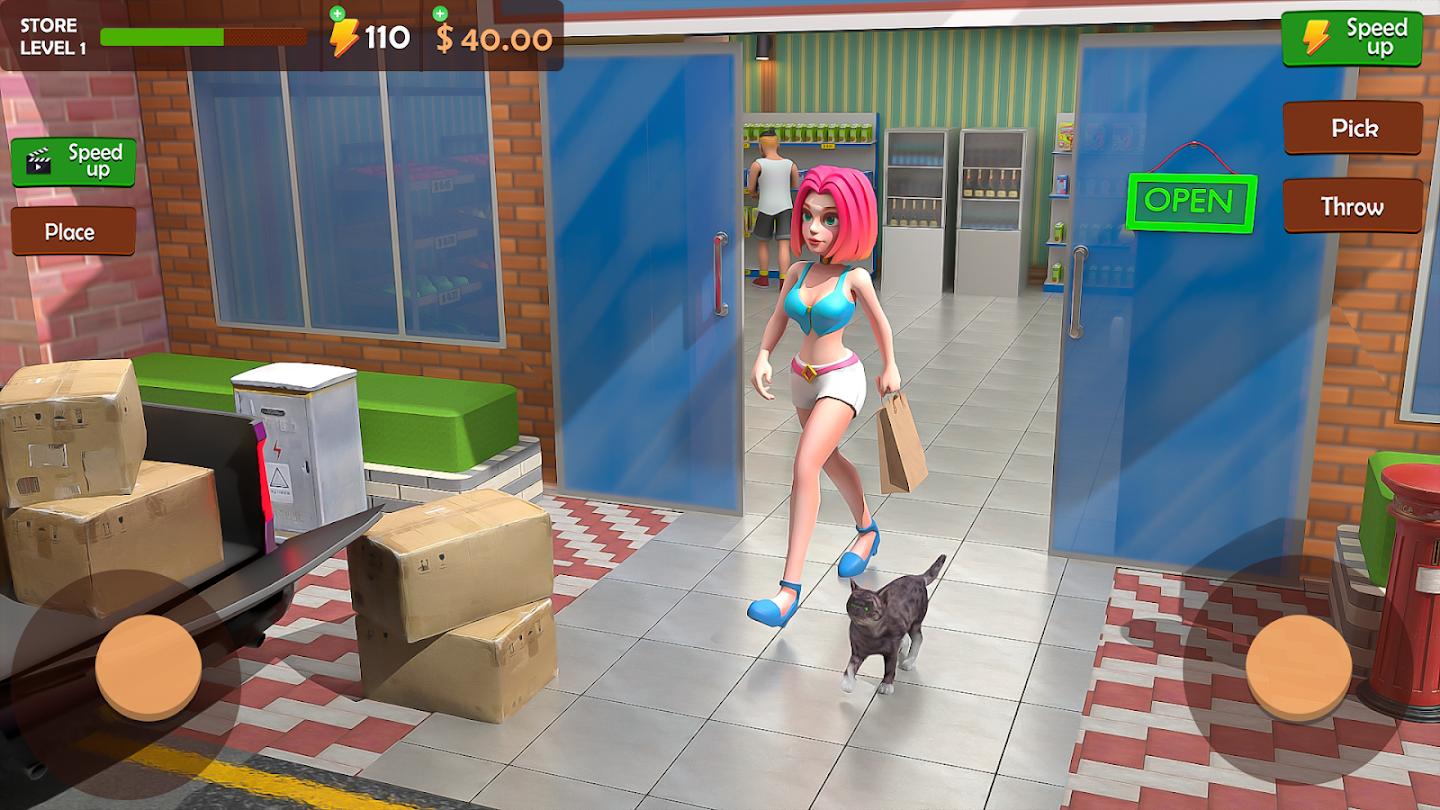Tap the Pick button

(x=1353, y=128)
